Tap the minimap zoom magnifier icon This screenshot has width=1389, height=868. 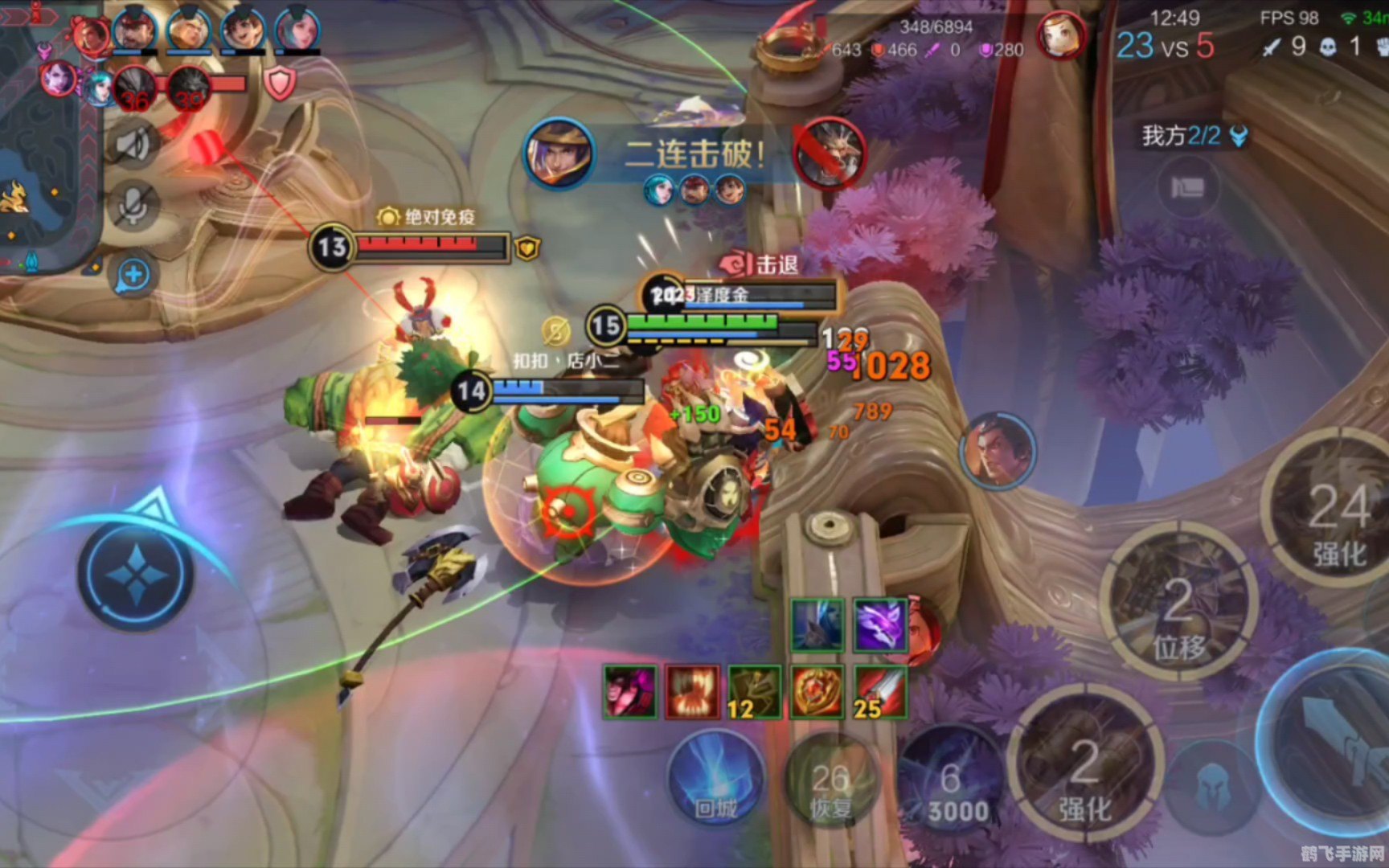(133, 275)
